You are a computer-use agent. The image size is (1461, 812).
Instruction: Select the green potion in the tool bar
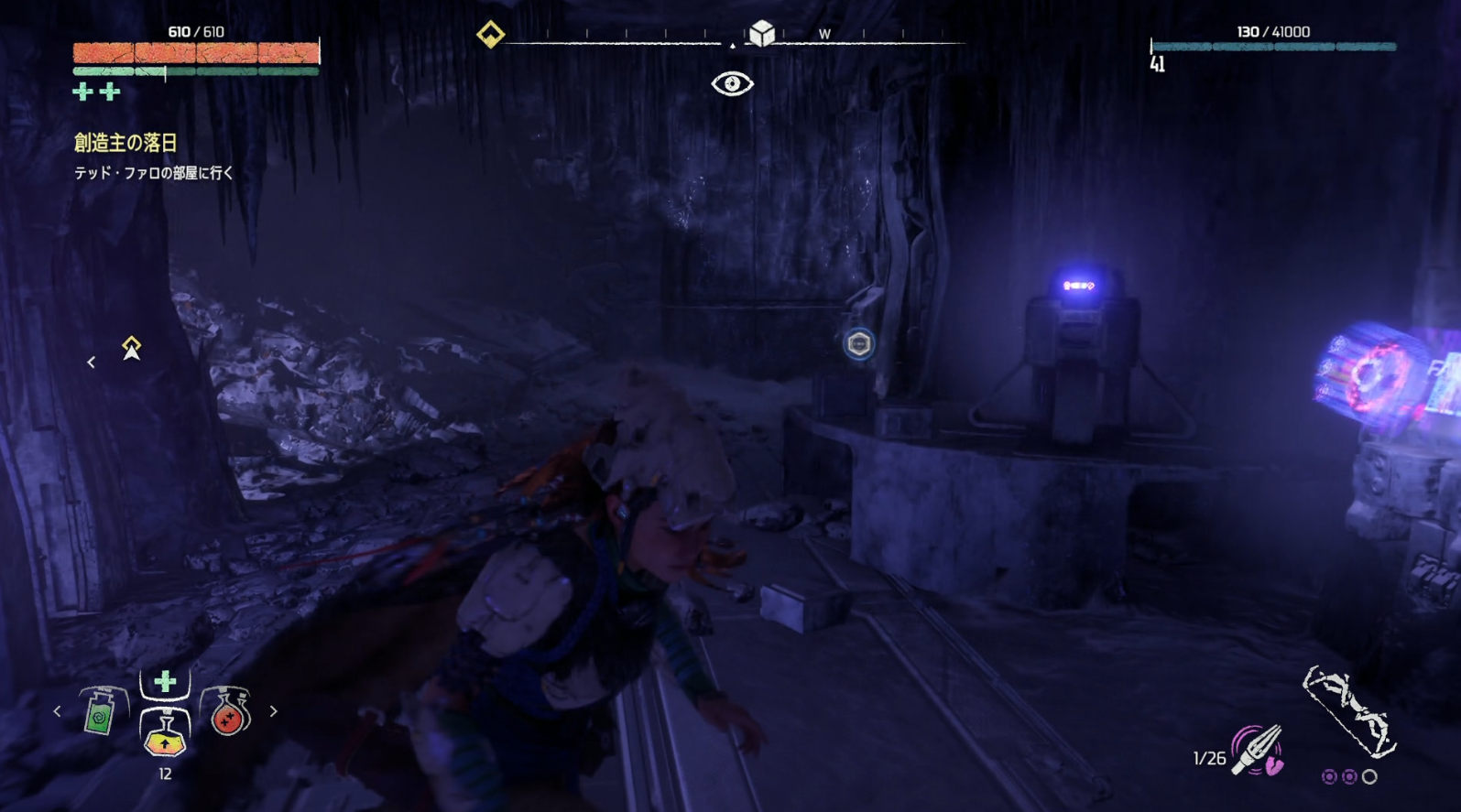tap(100, 712)
